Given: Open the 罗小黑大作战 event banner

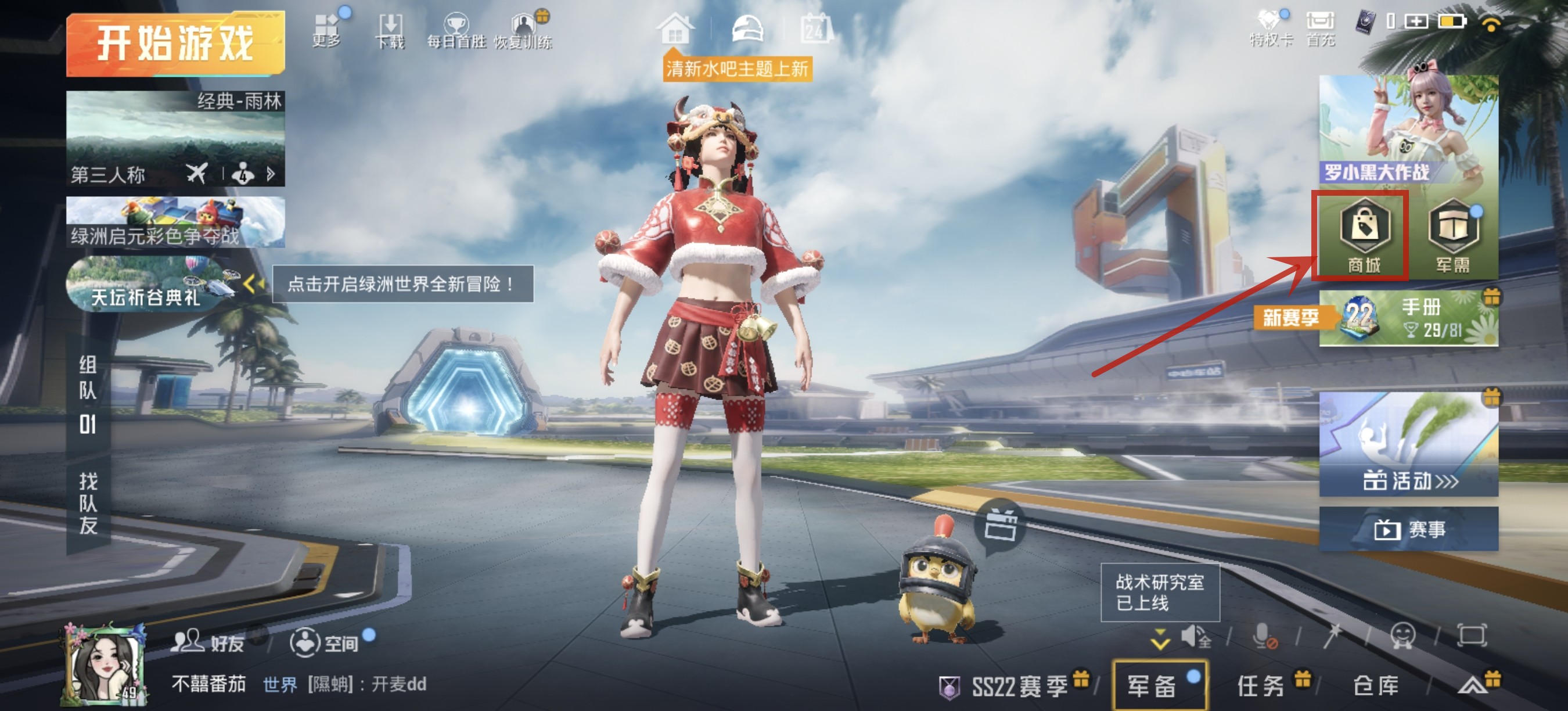Looking at the screenshot, I should point(1408,130).
